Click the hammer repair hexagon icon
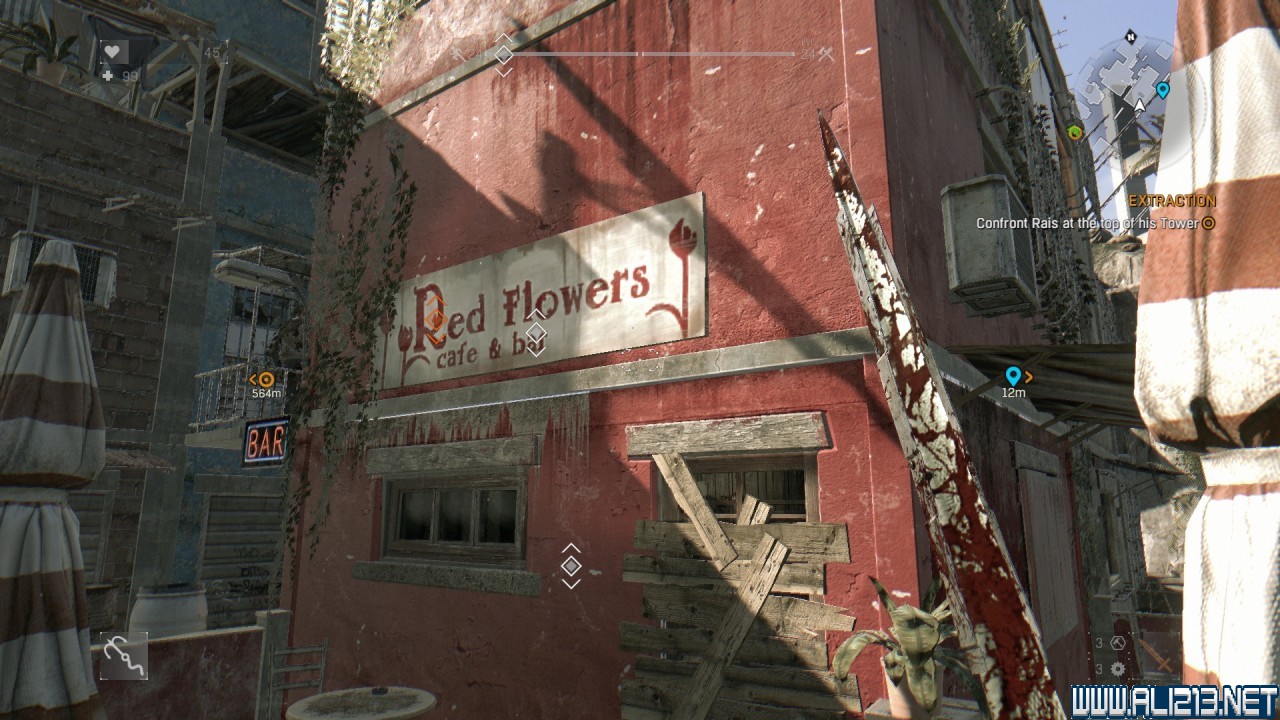Image resolution: width=1280 pixels, height=720 pixels. pos(1118,643)
